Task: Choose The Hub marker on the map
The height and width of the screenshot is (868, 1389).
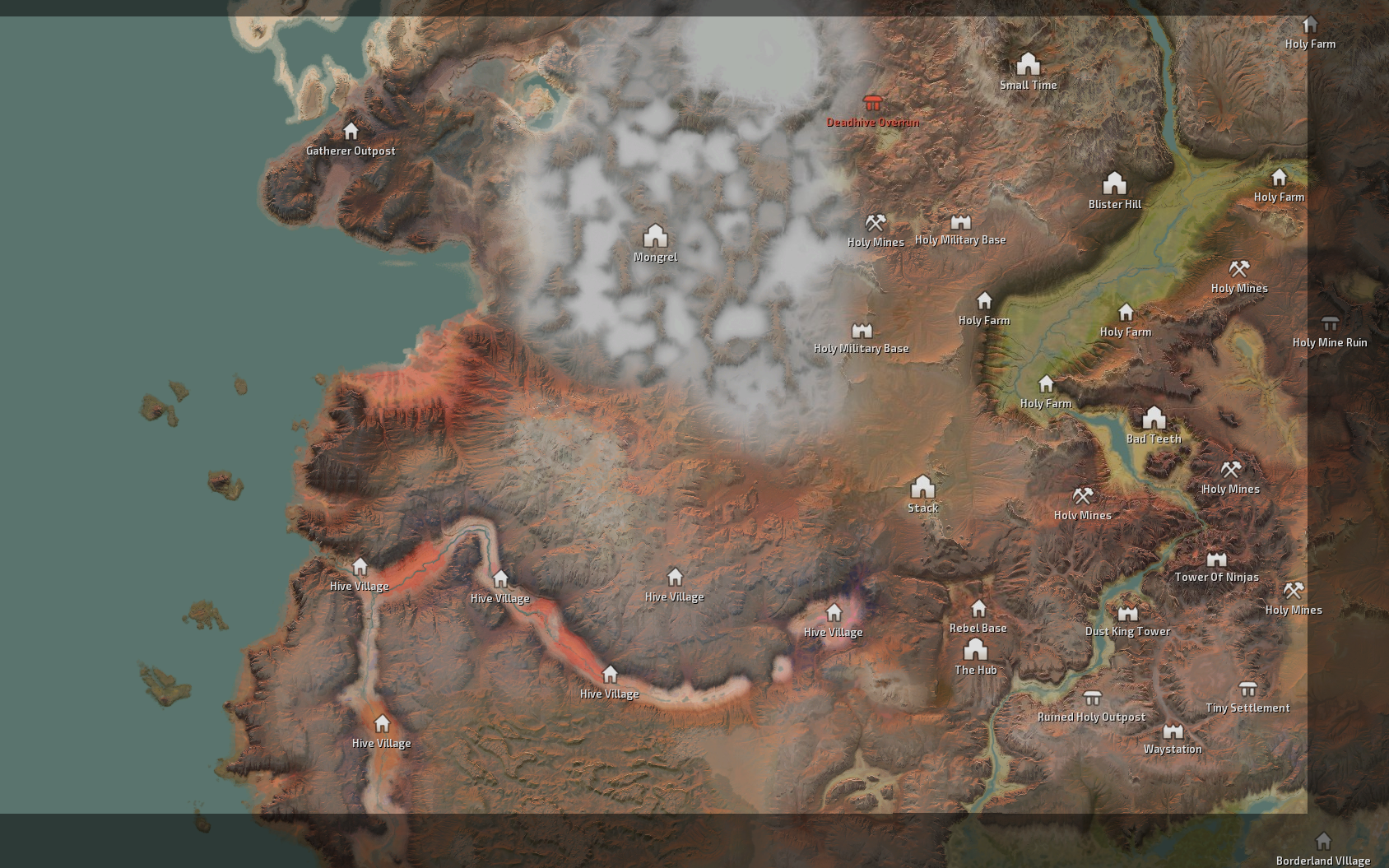Action: [x=975, y=650]
